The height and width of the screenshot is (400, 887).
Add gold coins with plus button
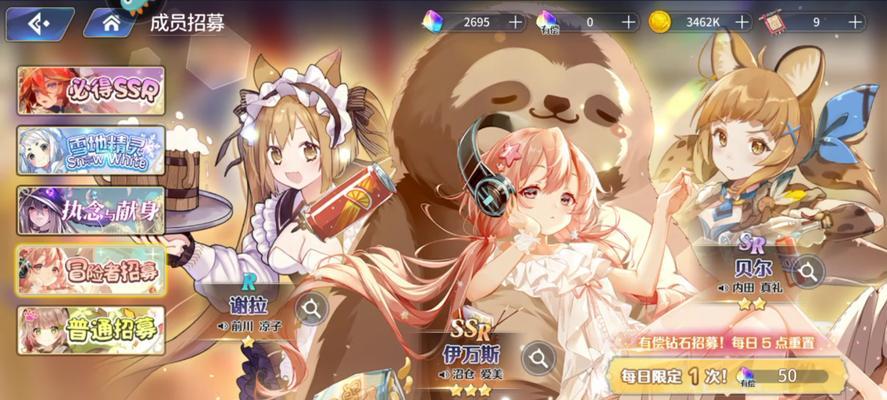coord(742,21)
